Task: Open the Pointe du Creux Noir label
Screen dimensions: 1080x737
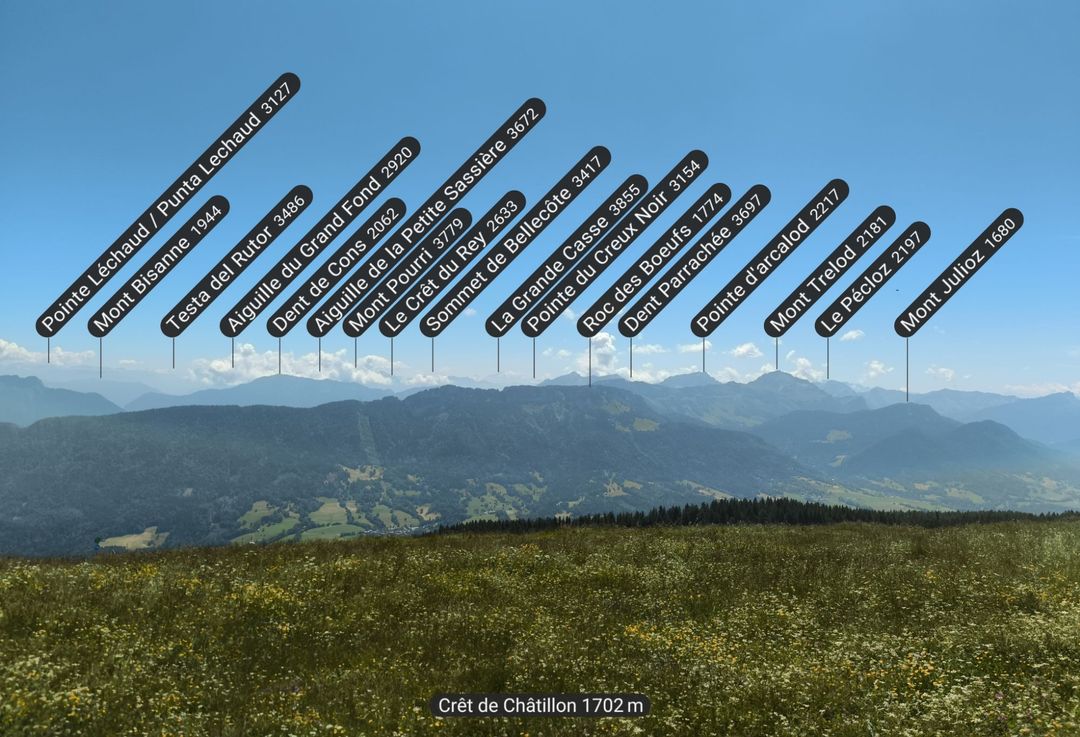Action: click(615, 243)
